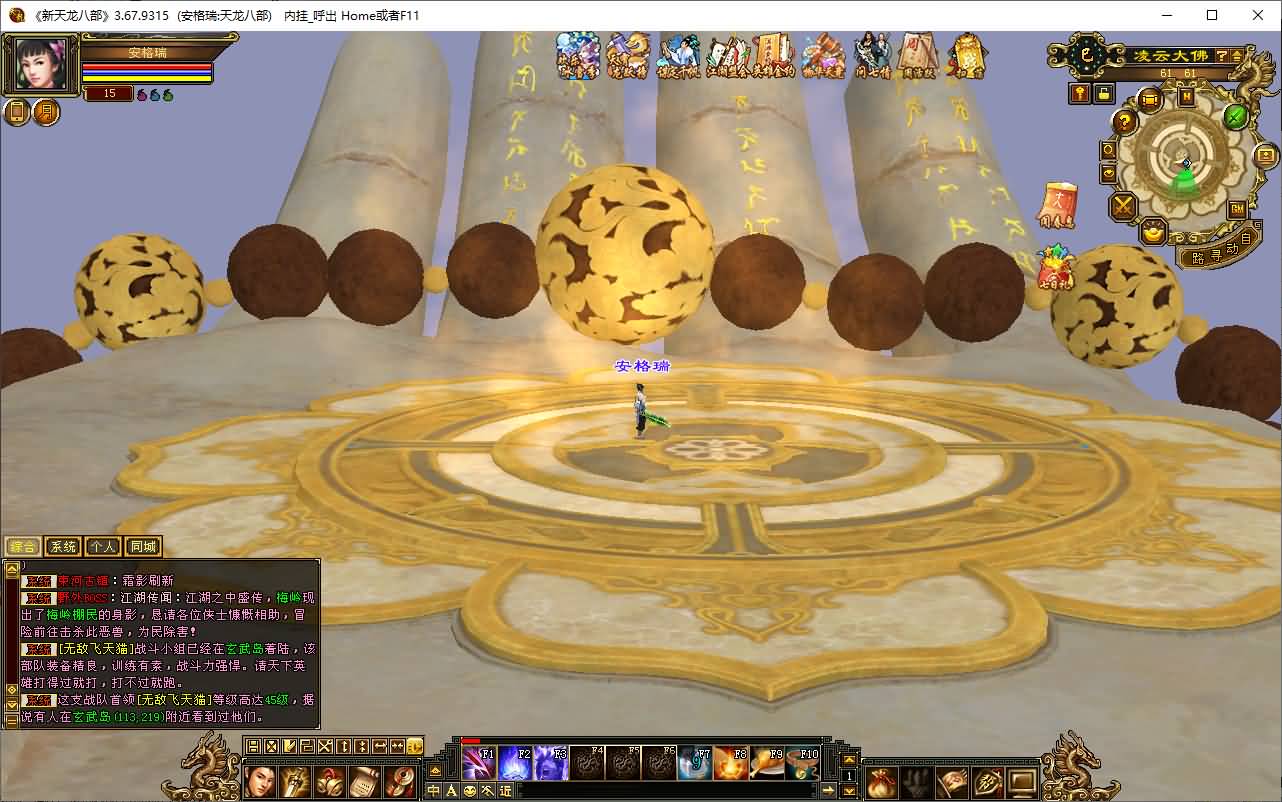The height and width of the screenshot is (802, 1282).
Task: Click the 安格瑞 player portrait
Action: 41,66
